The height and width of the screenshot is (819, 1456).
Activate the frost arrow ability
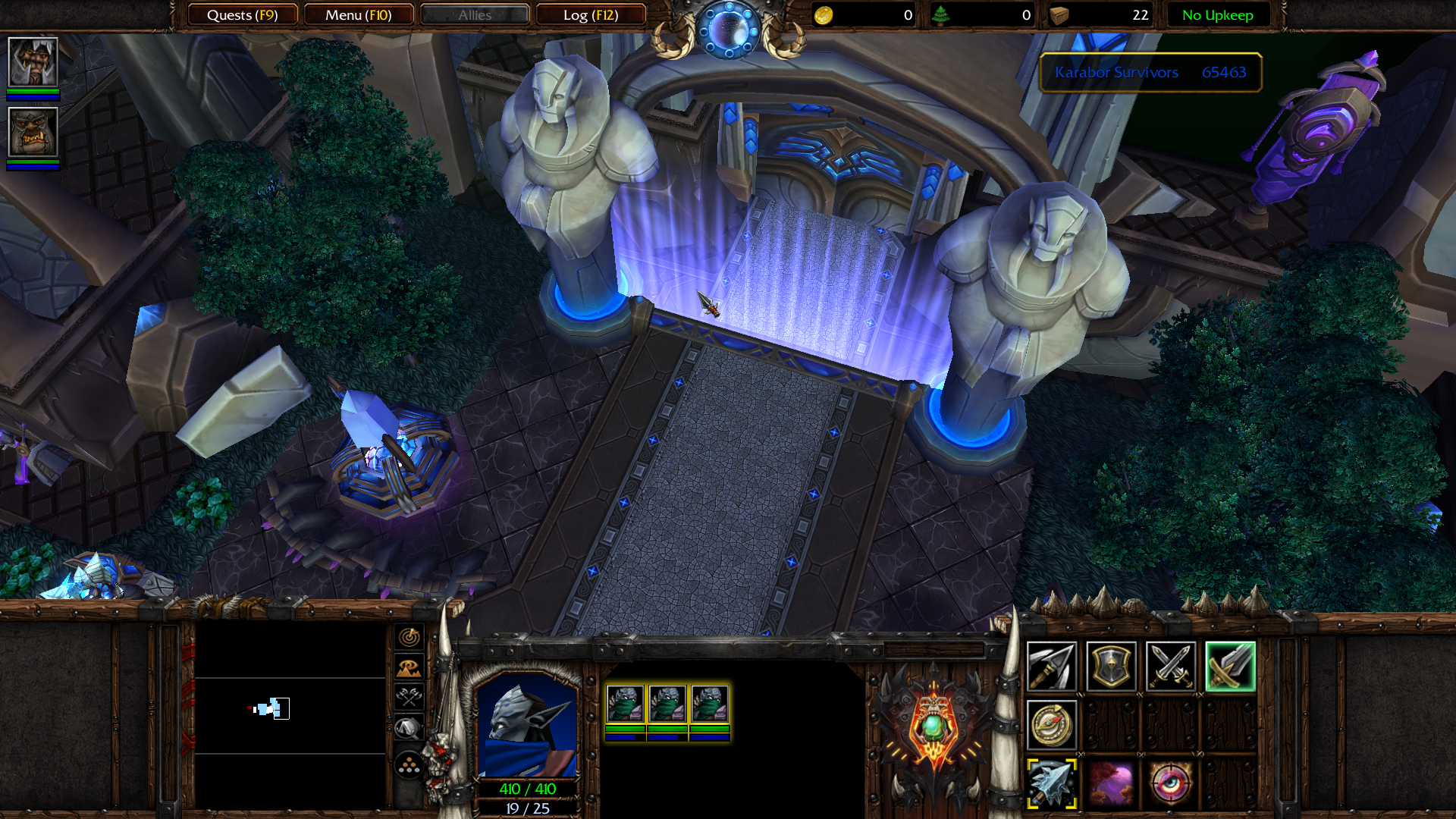click(x=1051, y=783)
